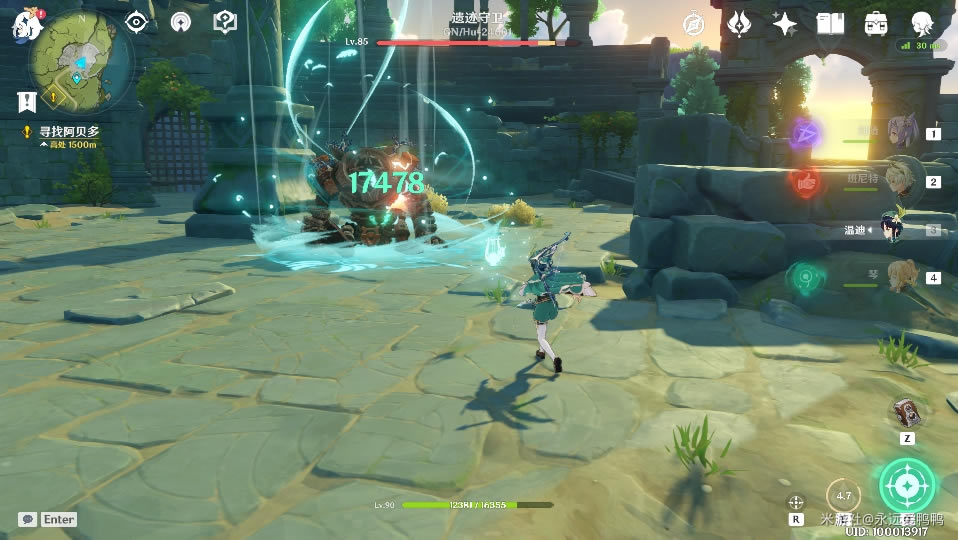958x540 pixels.
Task: Activate the glowing green Elemental Burst button
Action: (x=907, y=485)
